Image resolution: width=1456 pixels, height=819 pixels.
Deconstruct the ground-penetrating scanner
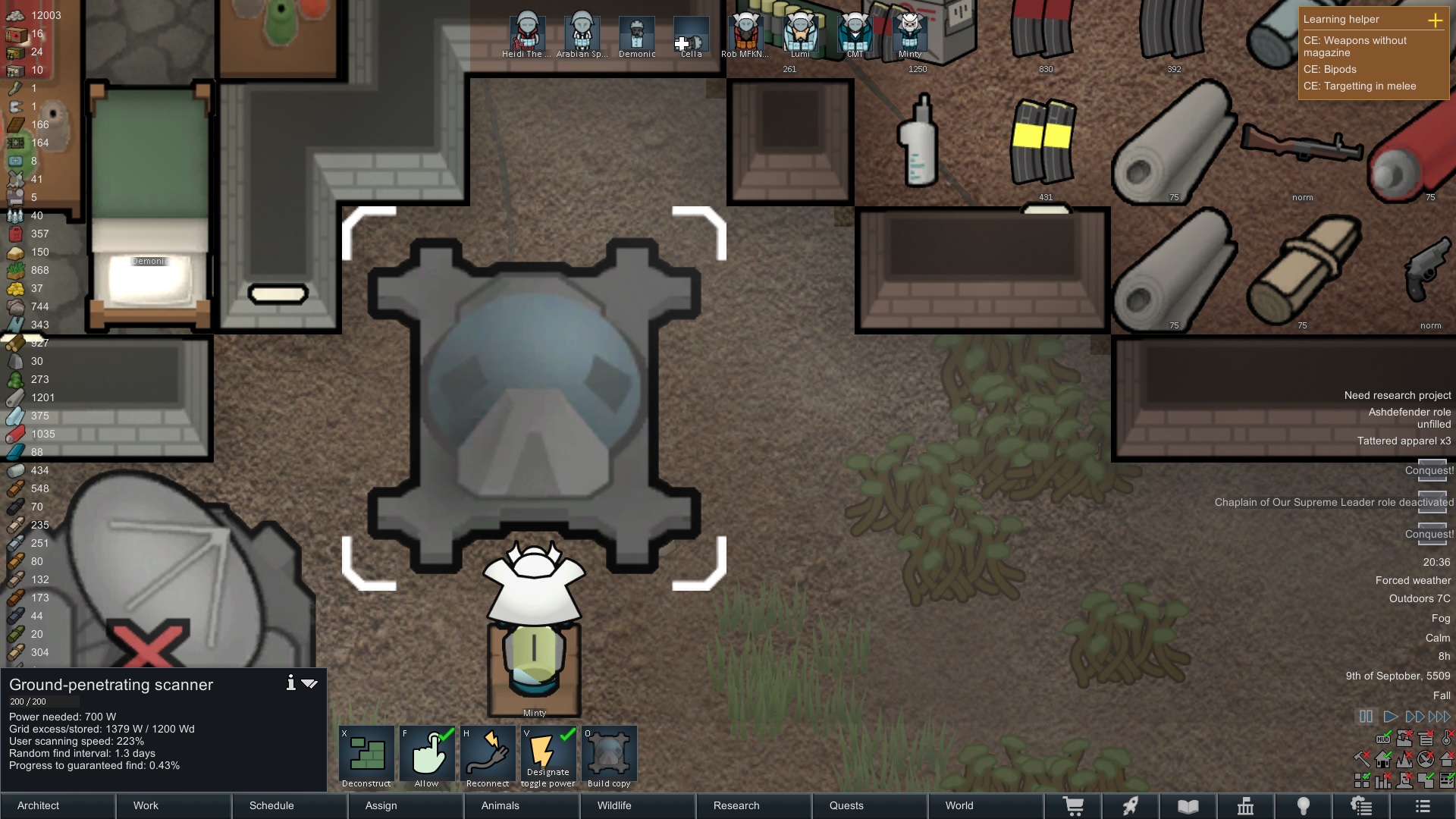[x=366, y=756]
